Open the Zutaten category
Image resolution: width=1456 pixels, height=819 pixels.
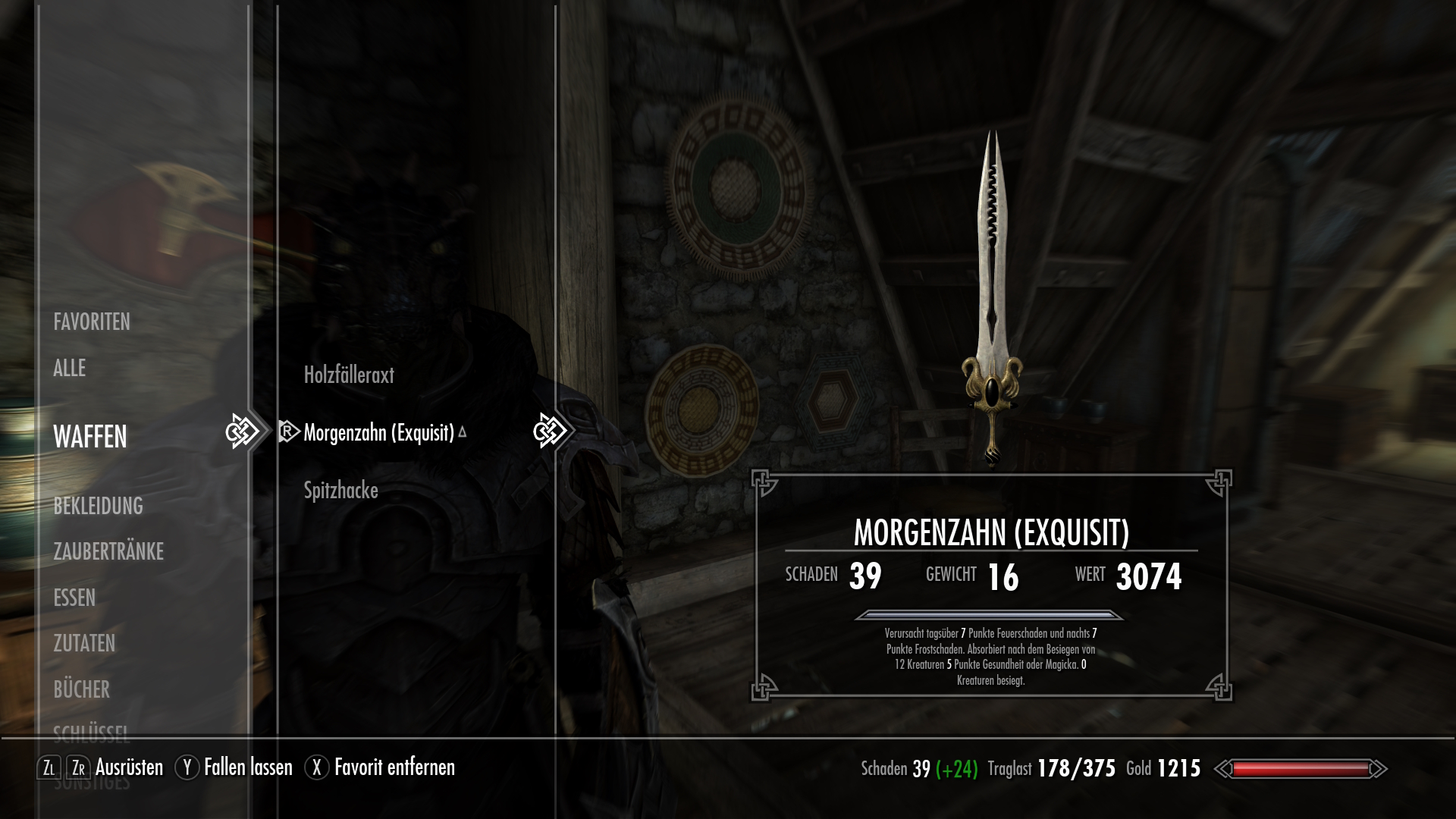(84, 643)
